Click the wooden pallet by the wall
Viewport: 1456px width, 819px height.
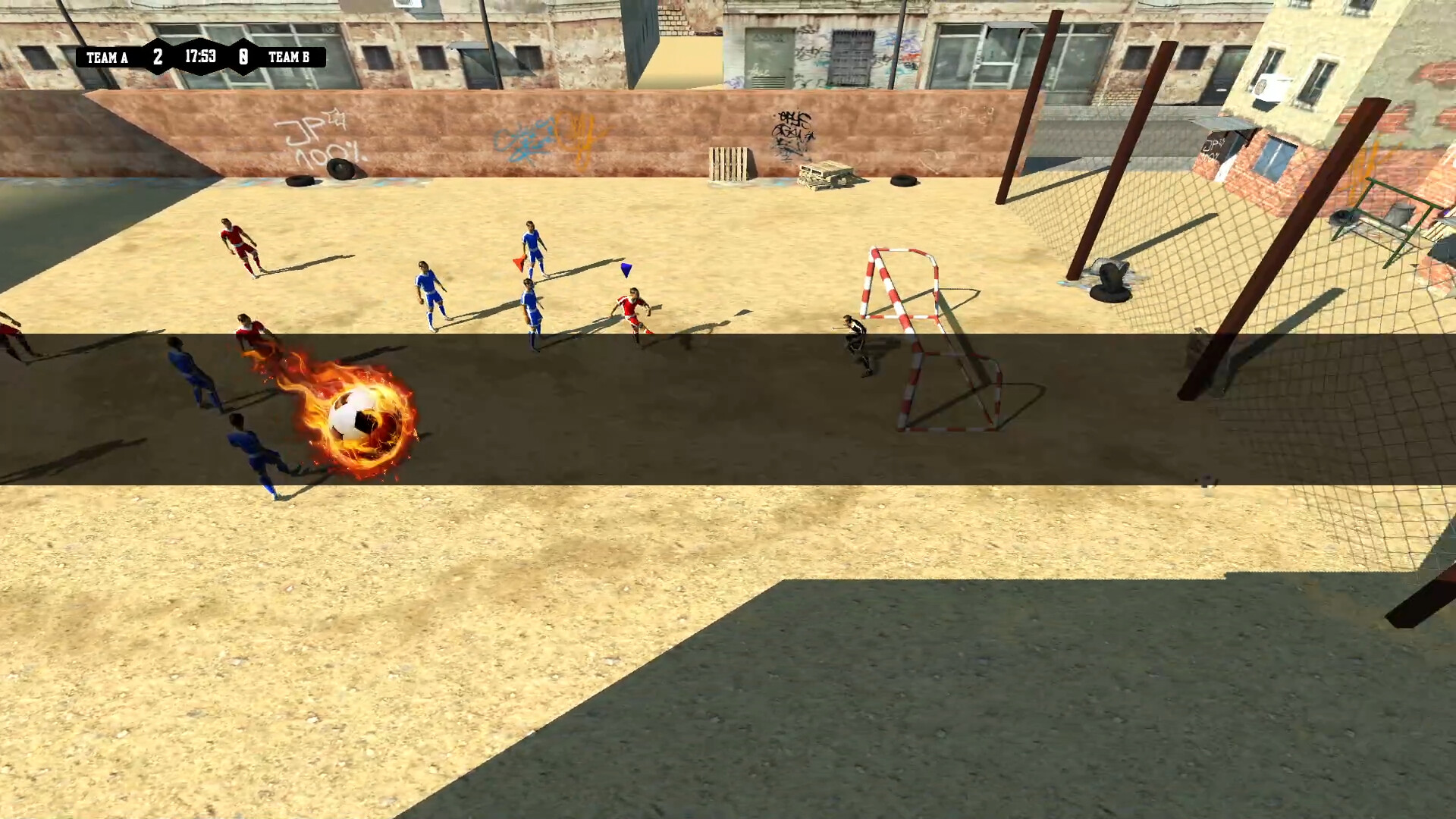pyautogui.click(x=730, y=163)
